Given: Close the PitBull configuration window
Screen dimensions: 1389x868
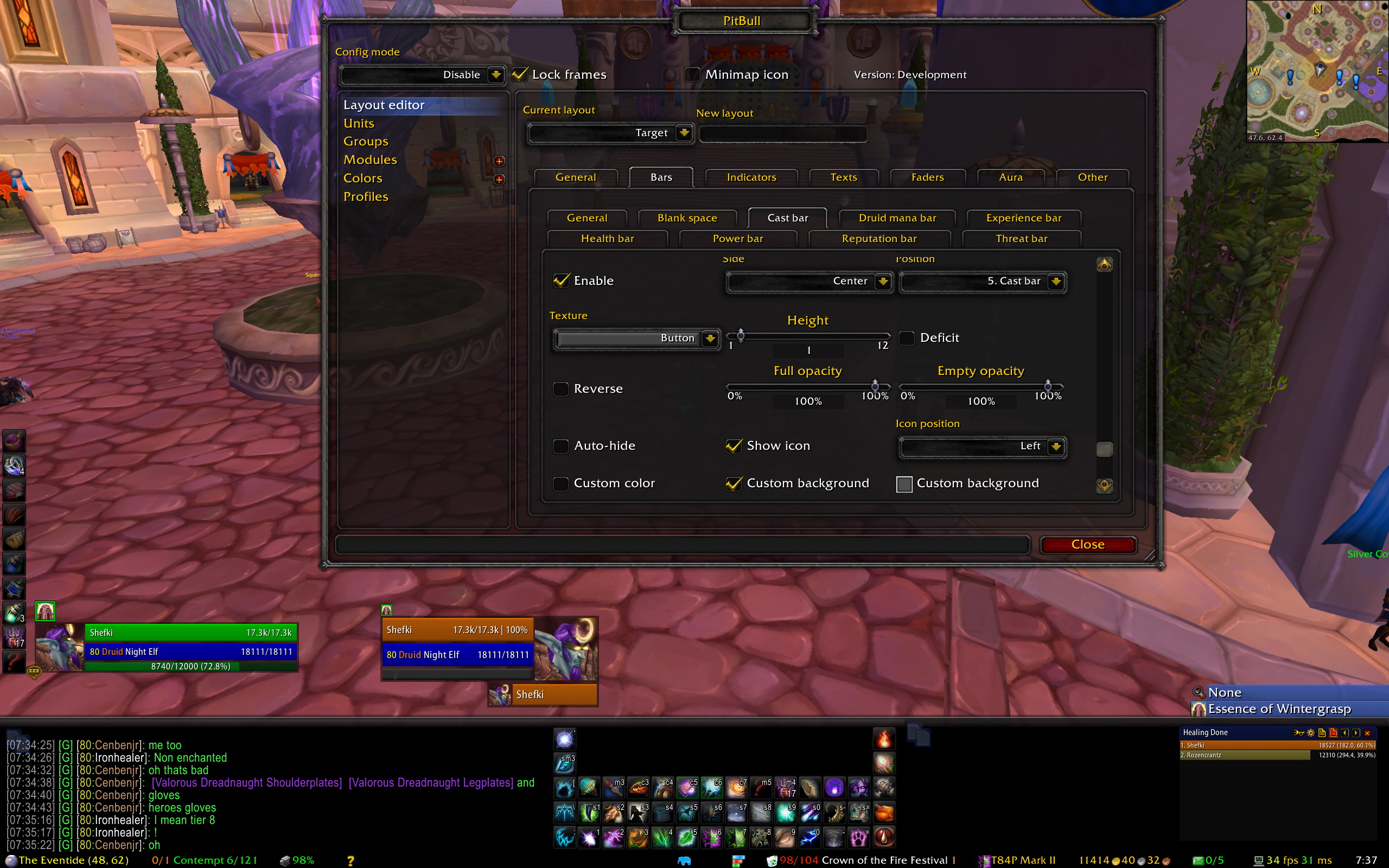Looking at the screenshot, I should click(x=1088, y=544).
